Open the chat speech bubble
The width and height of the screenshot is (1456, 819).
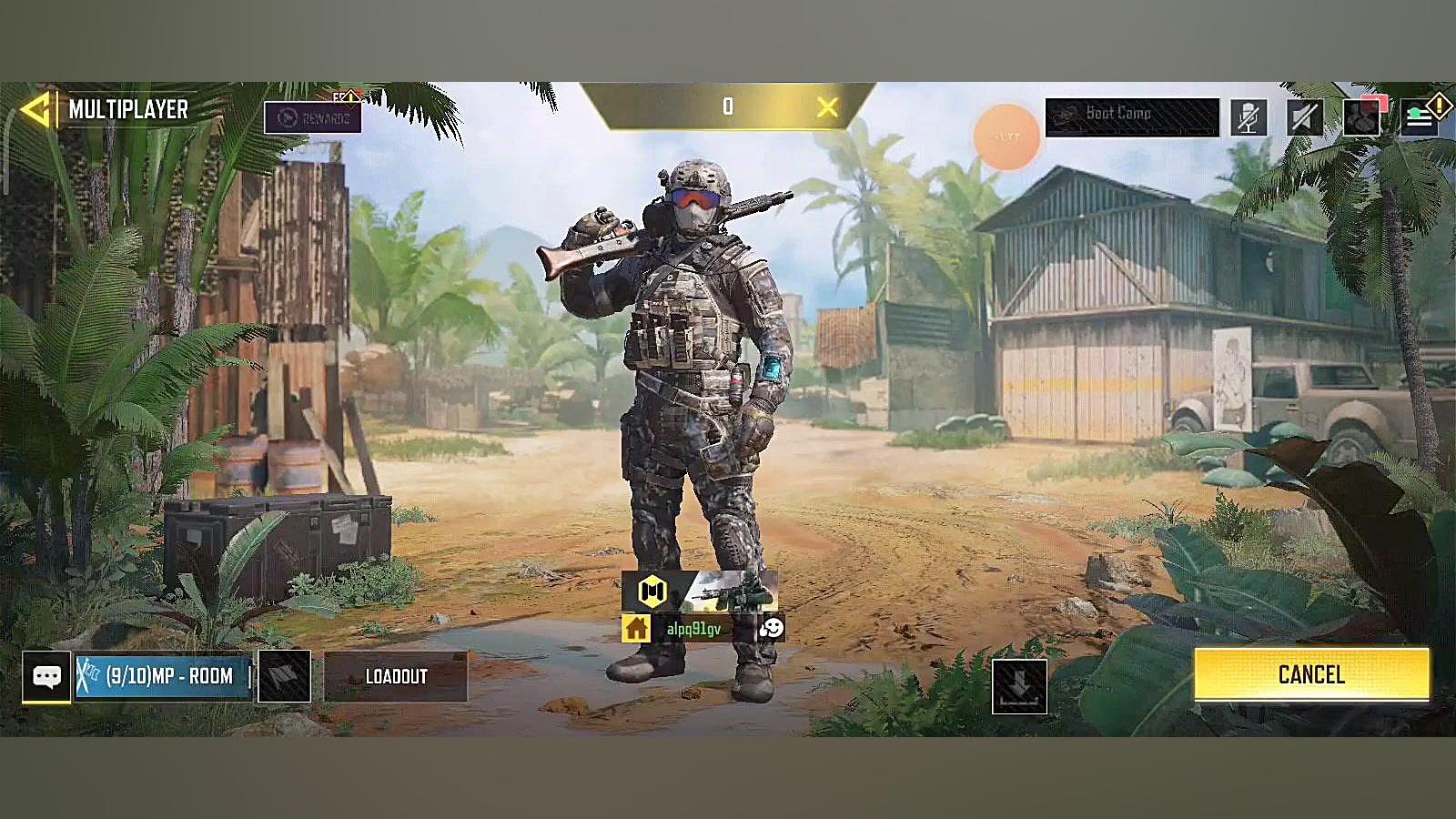pyautogui.click(x=46, y=676)
